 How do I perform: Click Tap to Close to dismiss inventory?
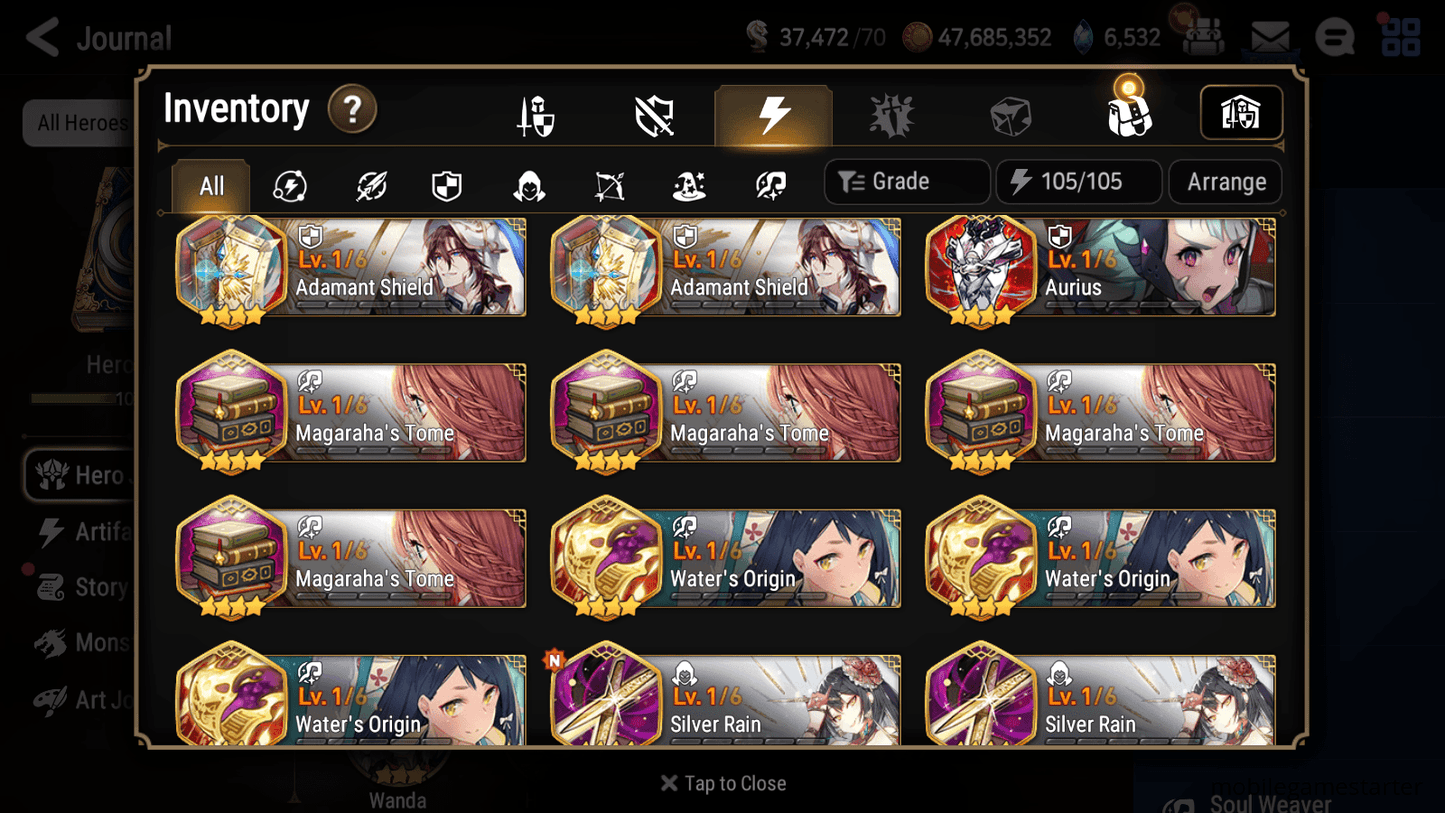coord(722,783)
